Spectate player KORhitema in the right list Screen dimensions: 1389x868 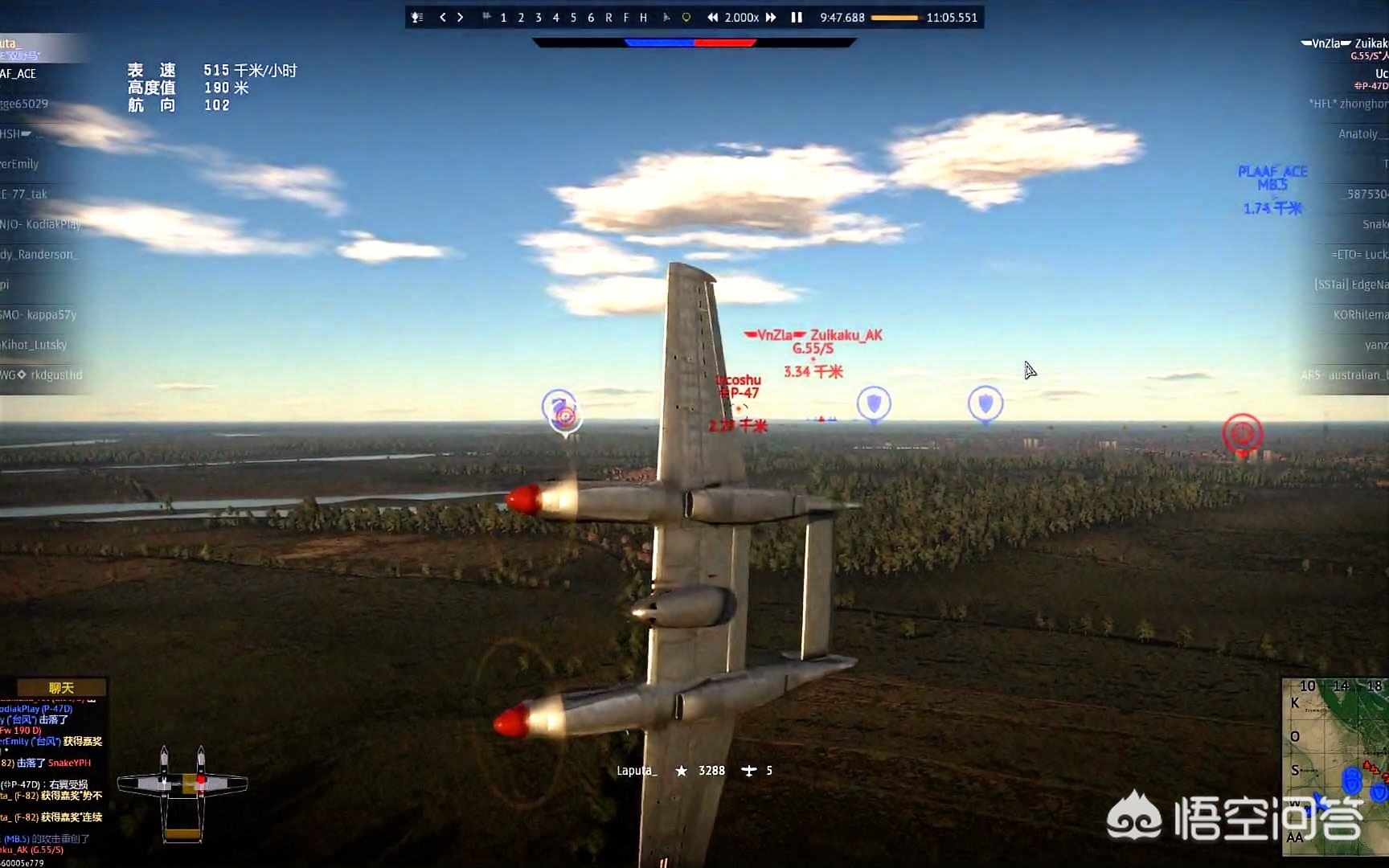coord(1360,314)
